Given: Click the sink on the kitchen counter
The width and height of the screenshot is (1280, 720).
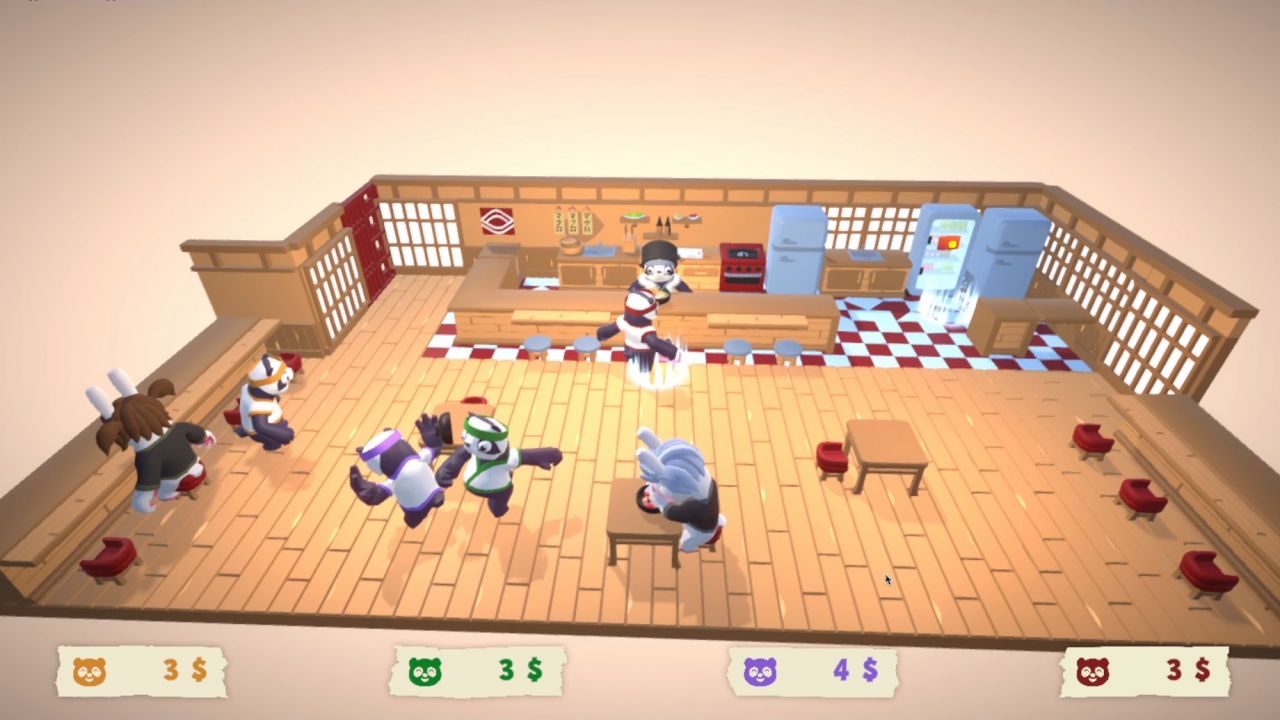Looking at the screenshot, I should click(598, 252).
